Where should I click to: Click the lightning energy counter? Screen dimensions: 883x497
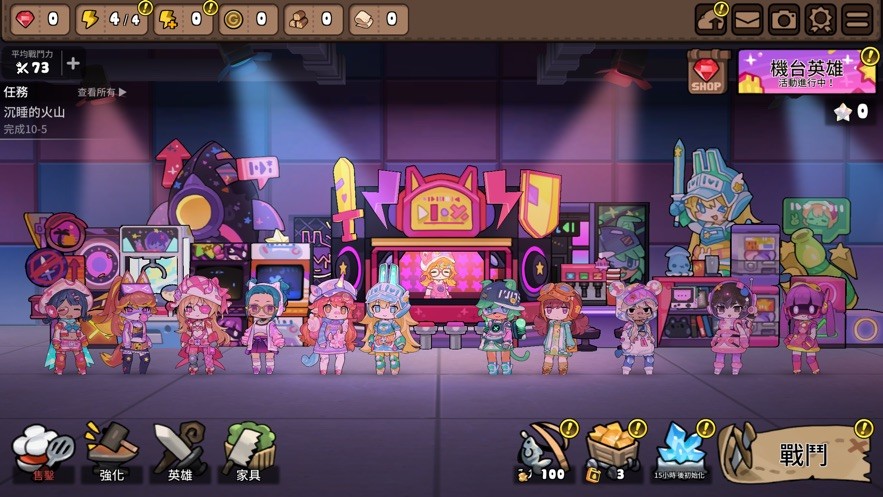[110, 19]
